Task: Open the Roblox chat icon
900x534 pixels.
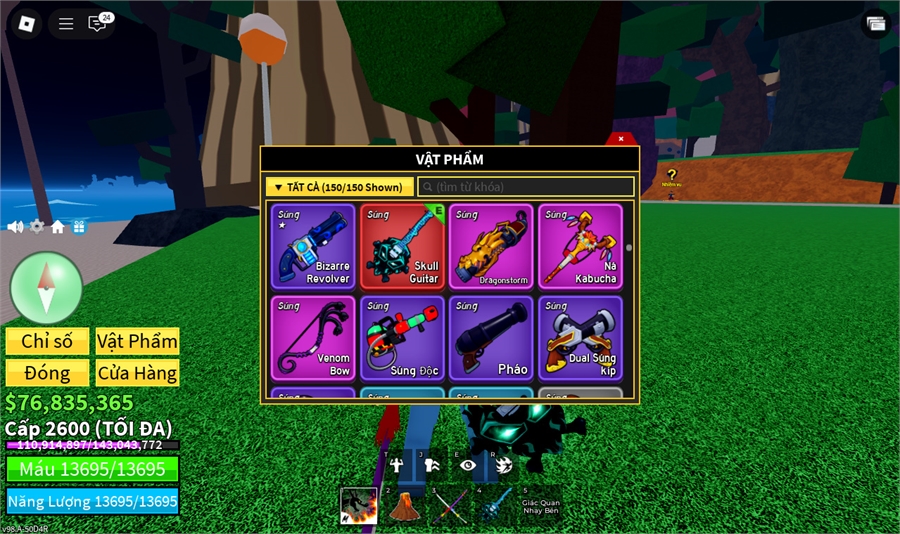Action: [x=98, y=23]
